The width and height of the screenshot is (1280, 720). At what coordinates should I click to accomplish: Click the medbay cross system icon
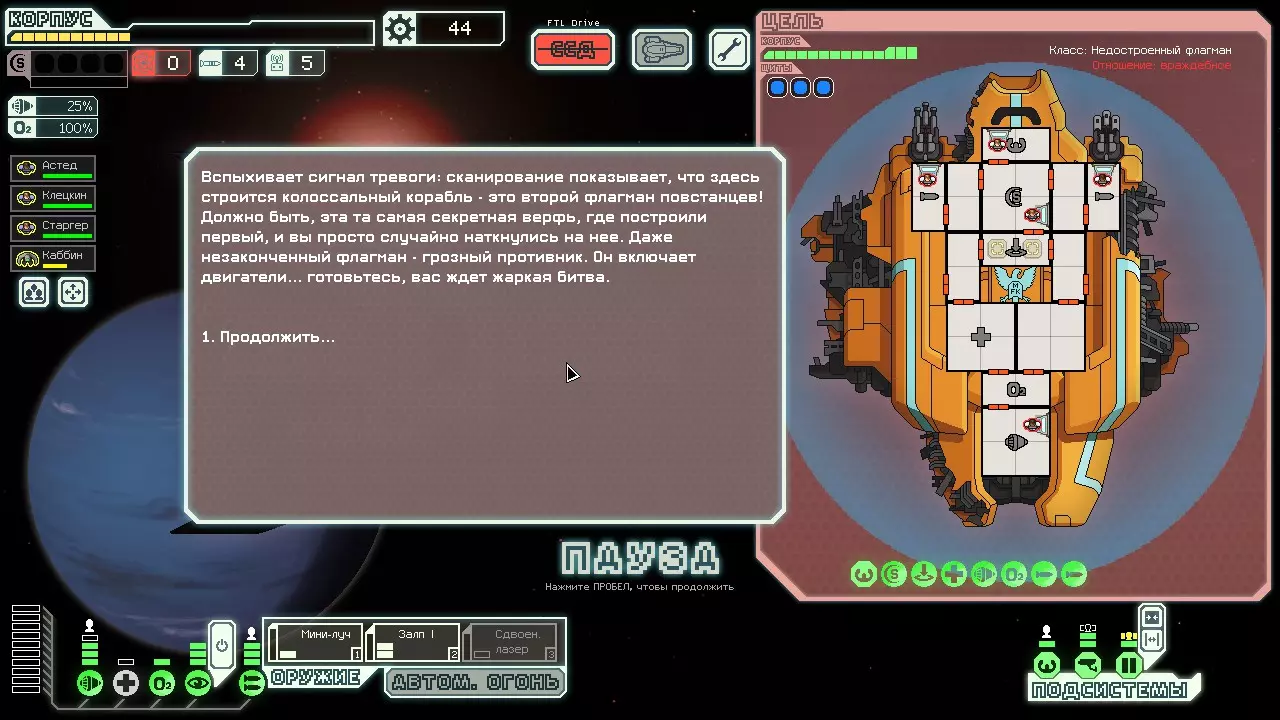pyautogui.click(x=126, y=683)
